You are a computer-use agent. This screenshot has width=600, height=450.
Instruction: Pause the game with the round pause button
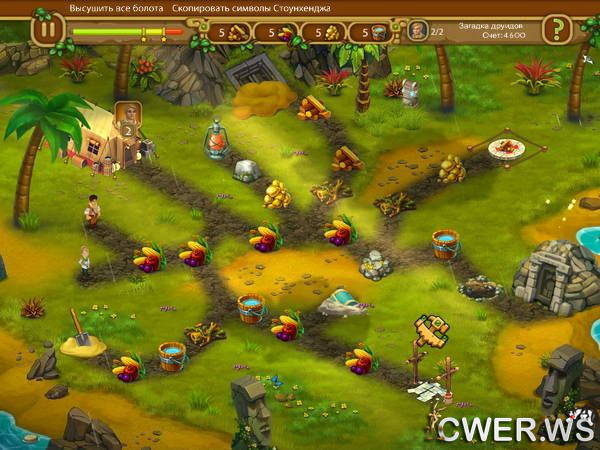point(46,30)
